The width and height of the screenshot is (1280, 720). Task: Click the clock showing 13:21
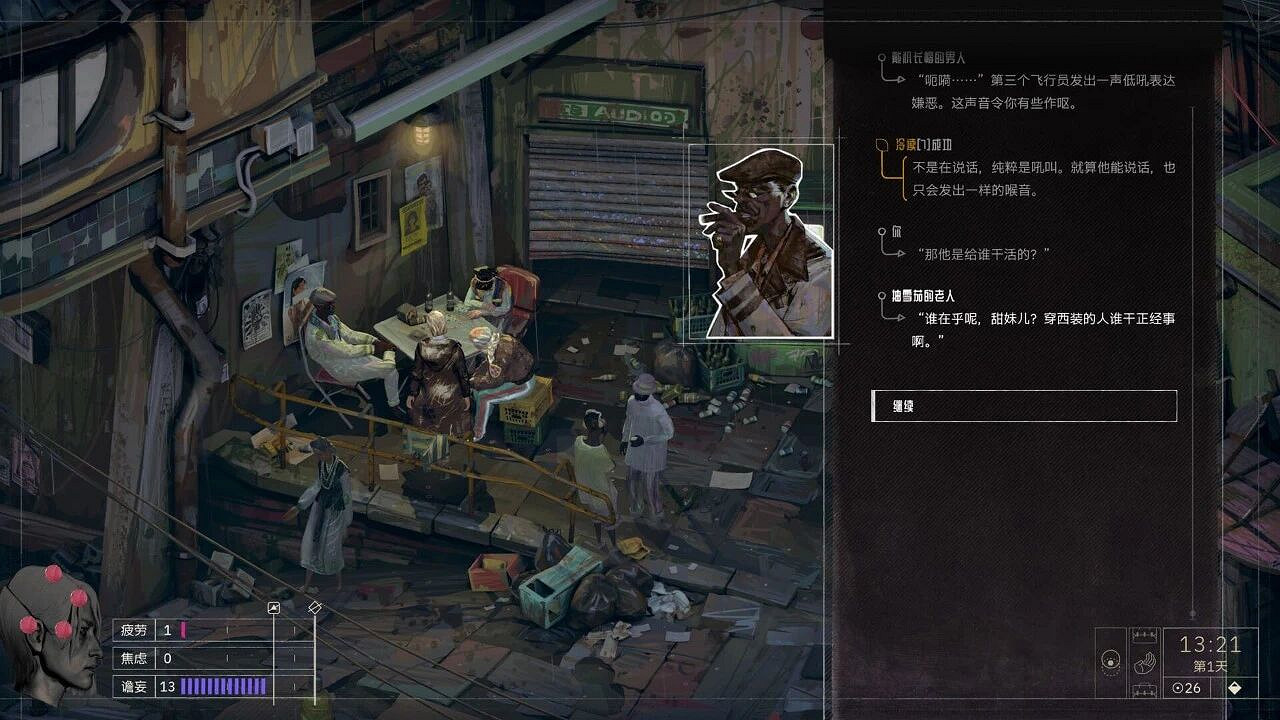pyautogui.click(x=1210, y=645)
